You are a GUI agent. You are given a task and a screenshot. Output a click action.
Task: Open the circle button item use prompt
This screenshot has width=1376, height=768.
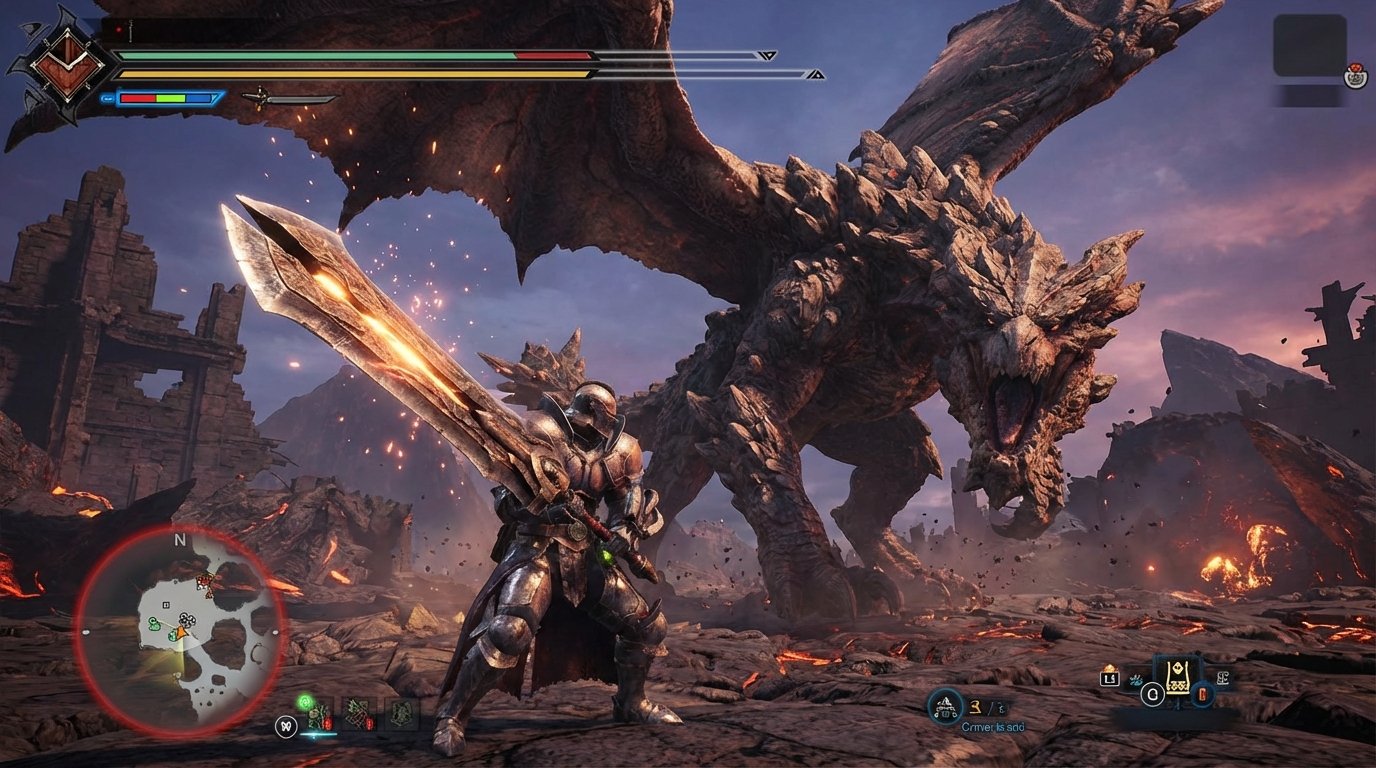[x=1153, y=693]
